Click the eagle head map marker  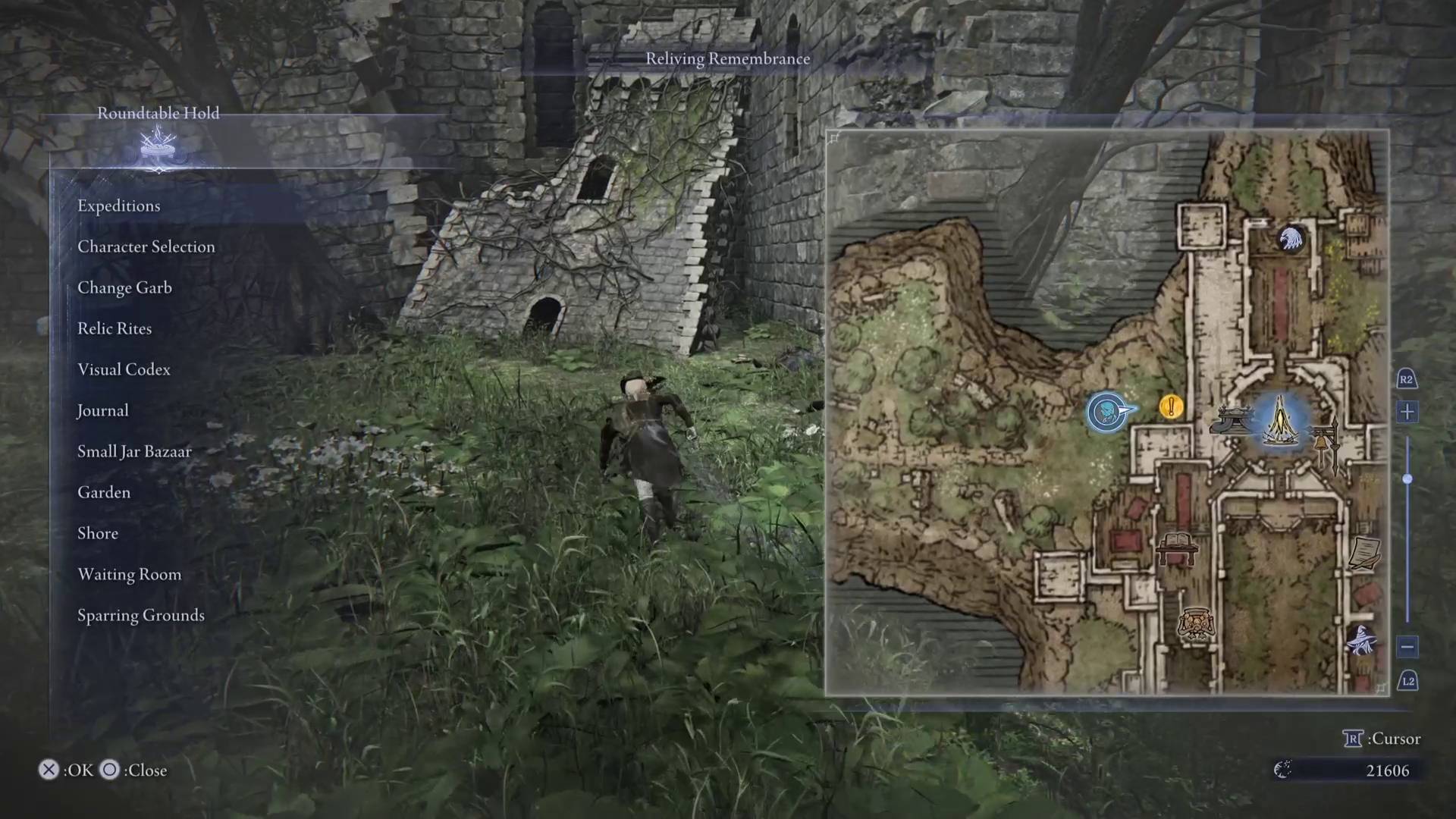click(1290, 240)
